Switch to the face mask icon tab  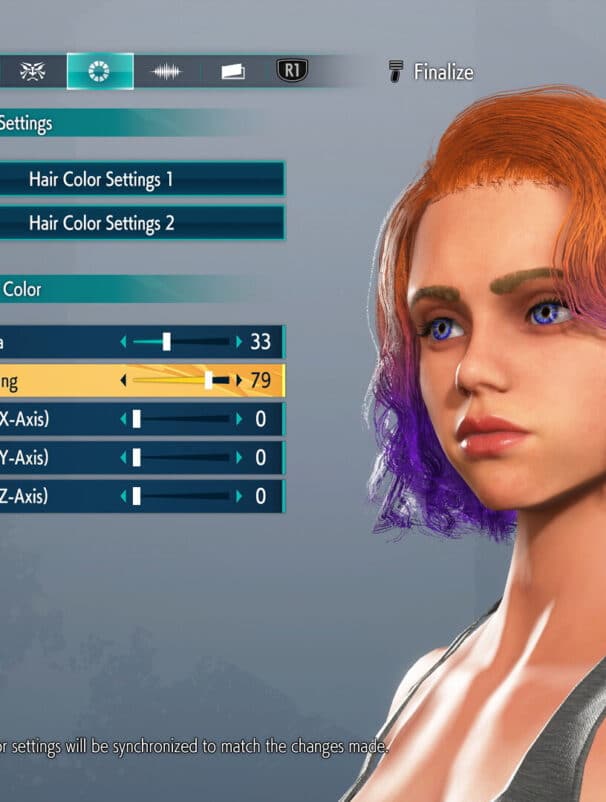(x=33, y=71)
